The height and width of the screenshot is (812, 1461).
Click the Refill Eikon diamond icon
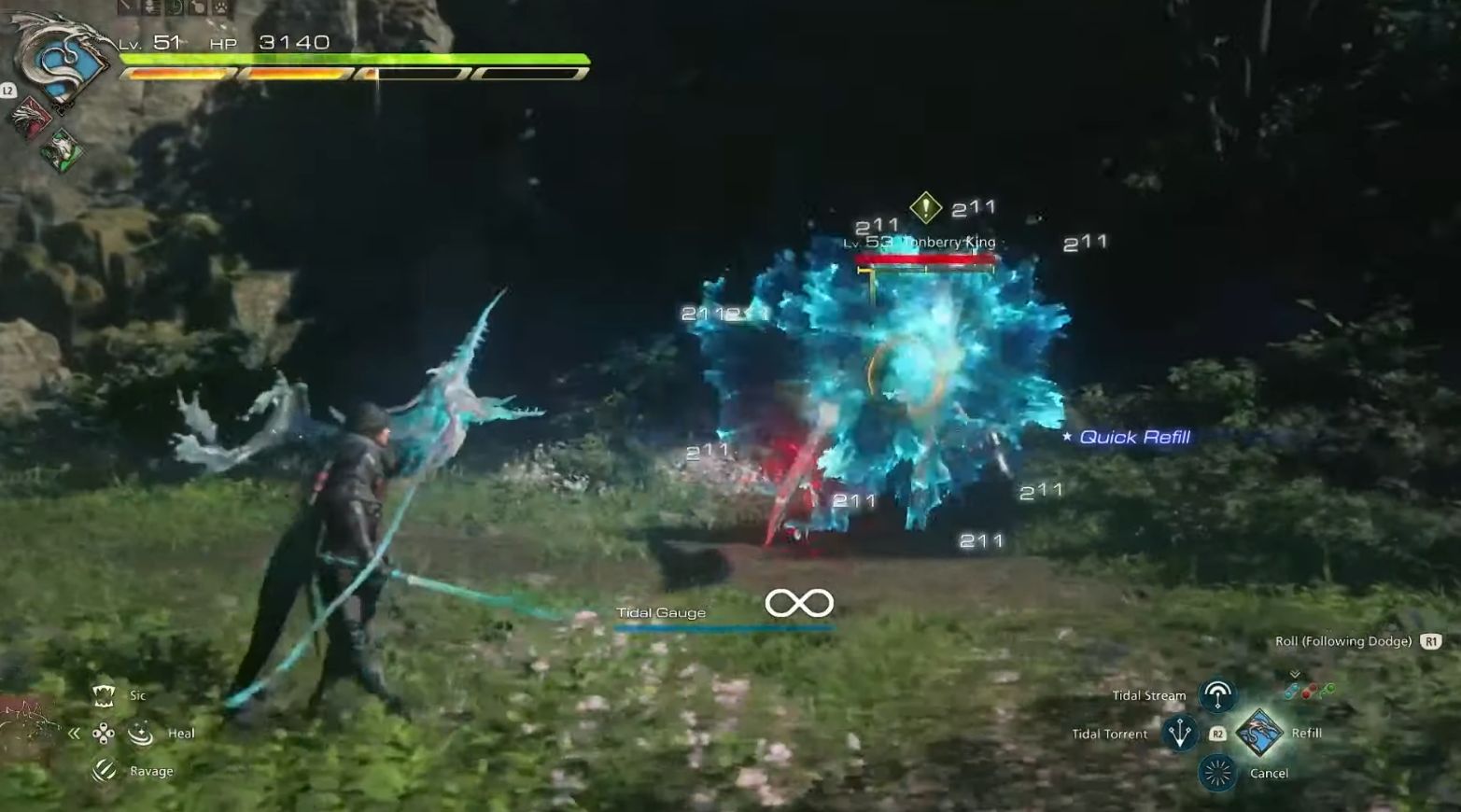click(x=1259, y=734)
